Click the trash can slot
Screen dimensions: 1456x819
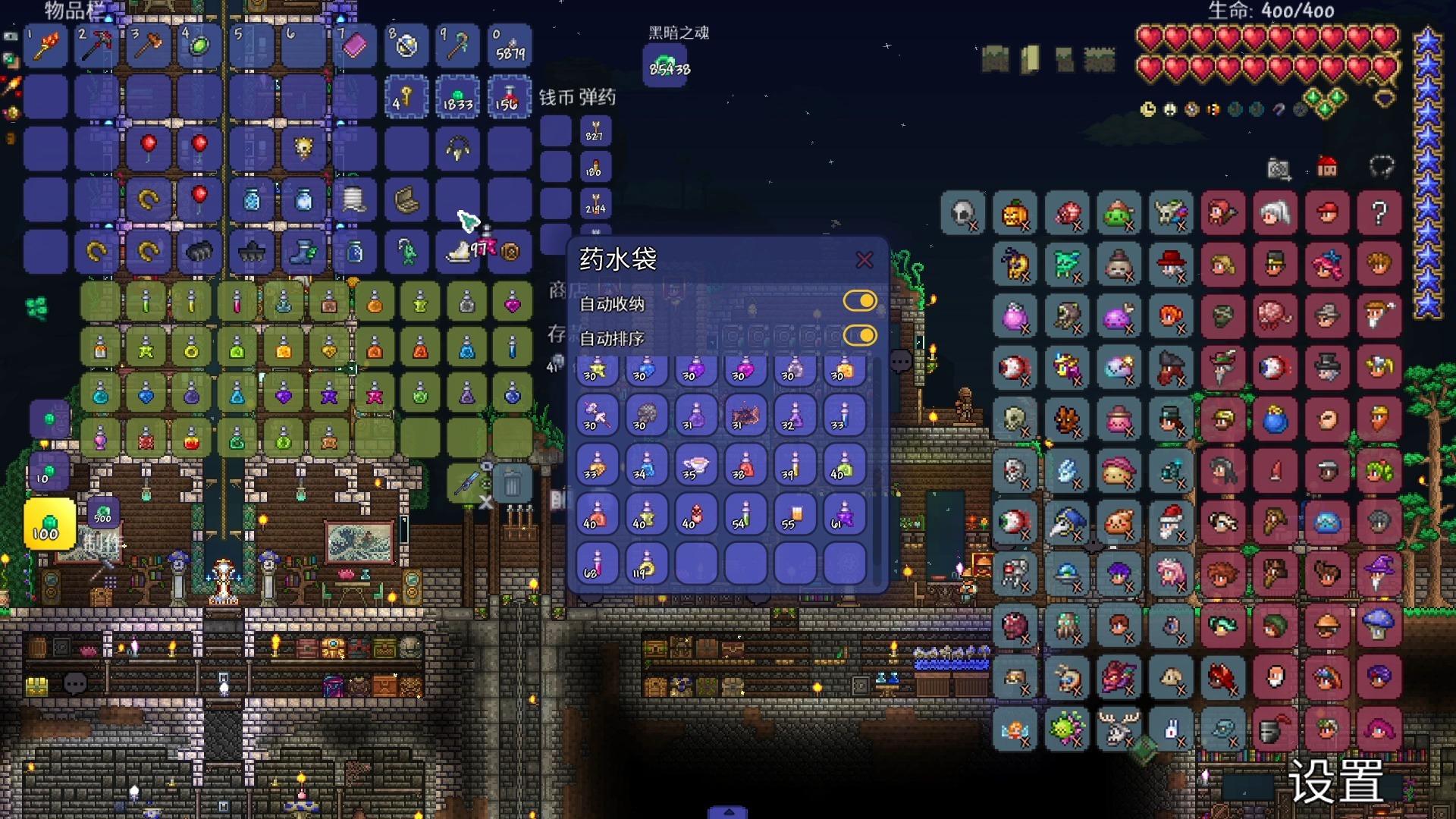512,483
